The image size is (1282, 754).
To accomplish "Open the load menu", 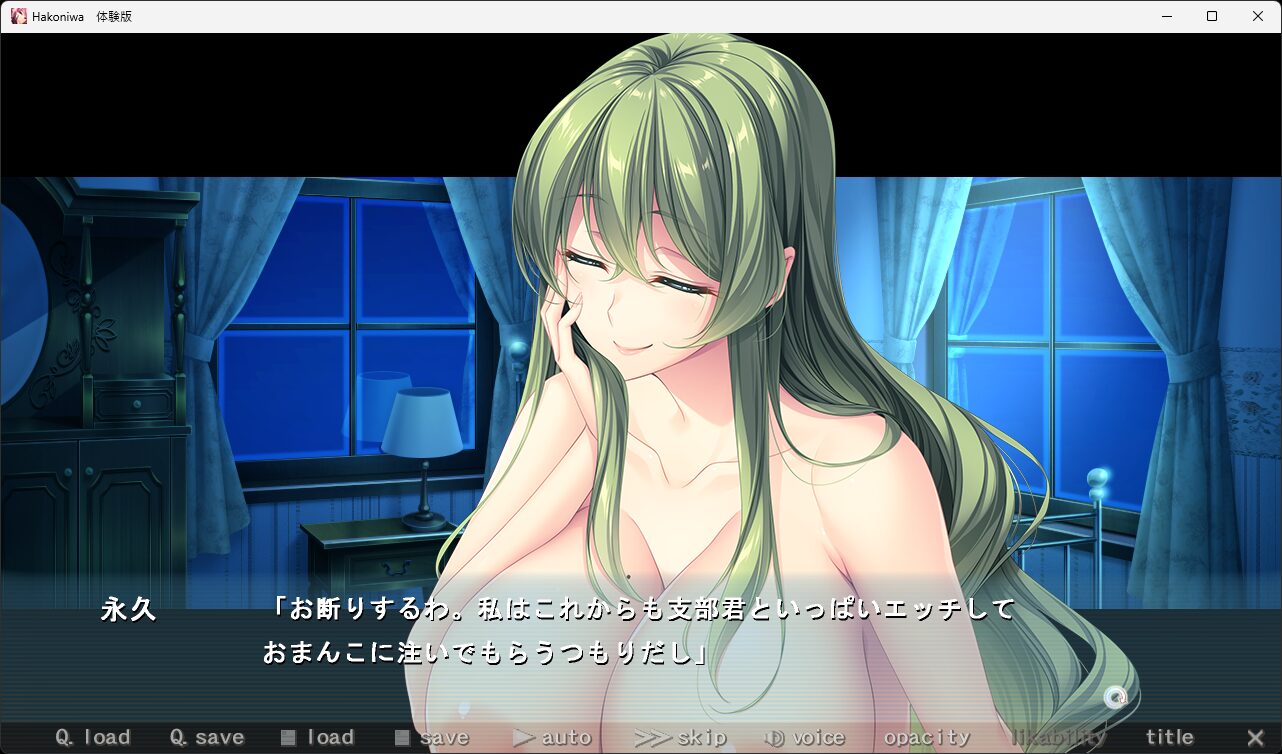I will click(318, 738).
